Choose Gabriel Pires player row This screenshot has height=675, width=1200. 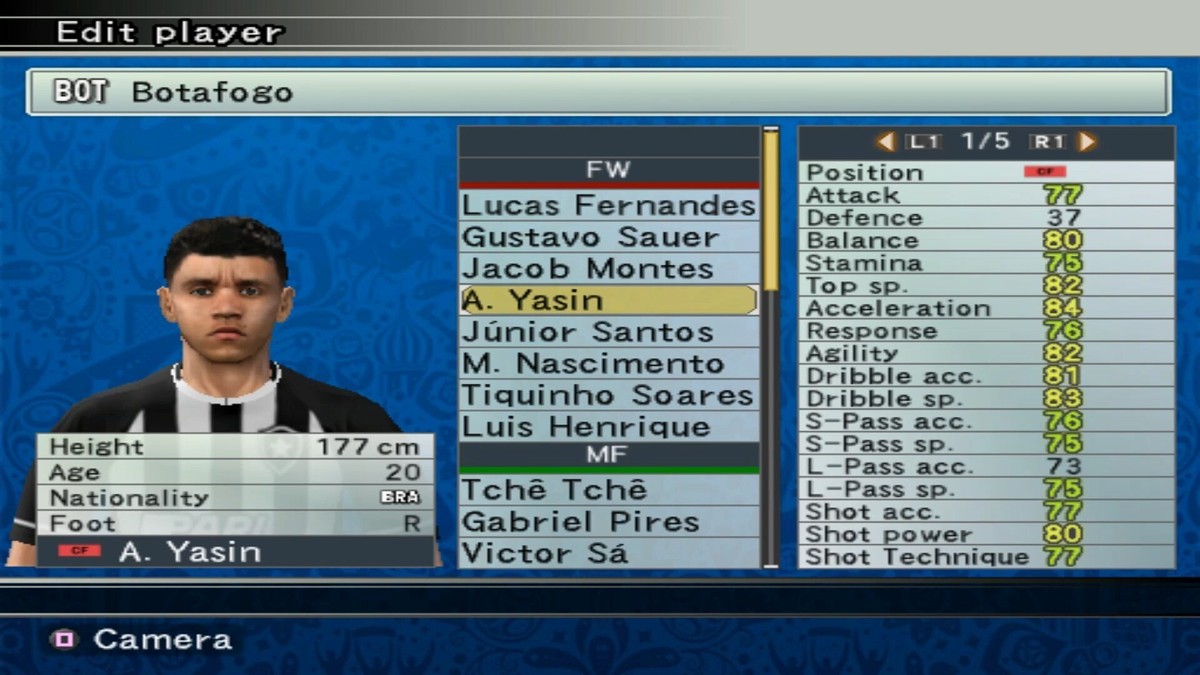coord(608,522)
